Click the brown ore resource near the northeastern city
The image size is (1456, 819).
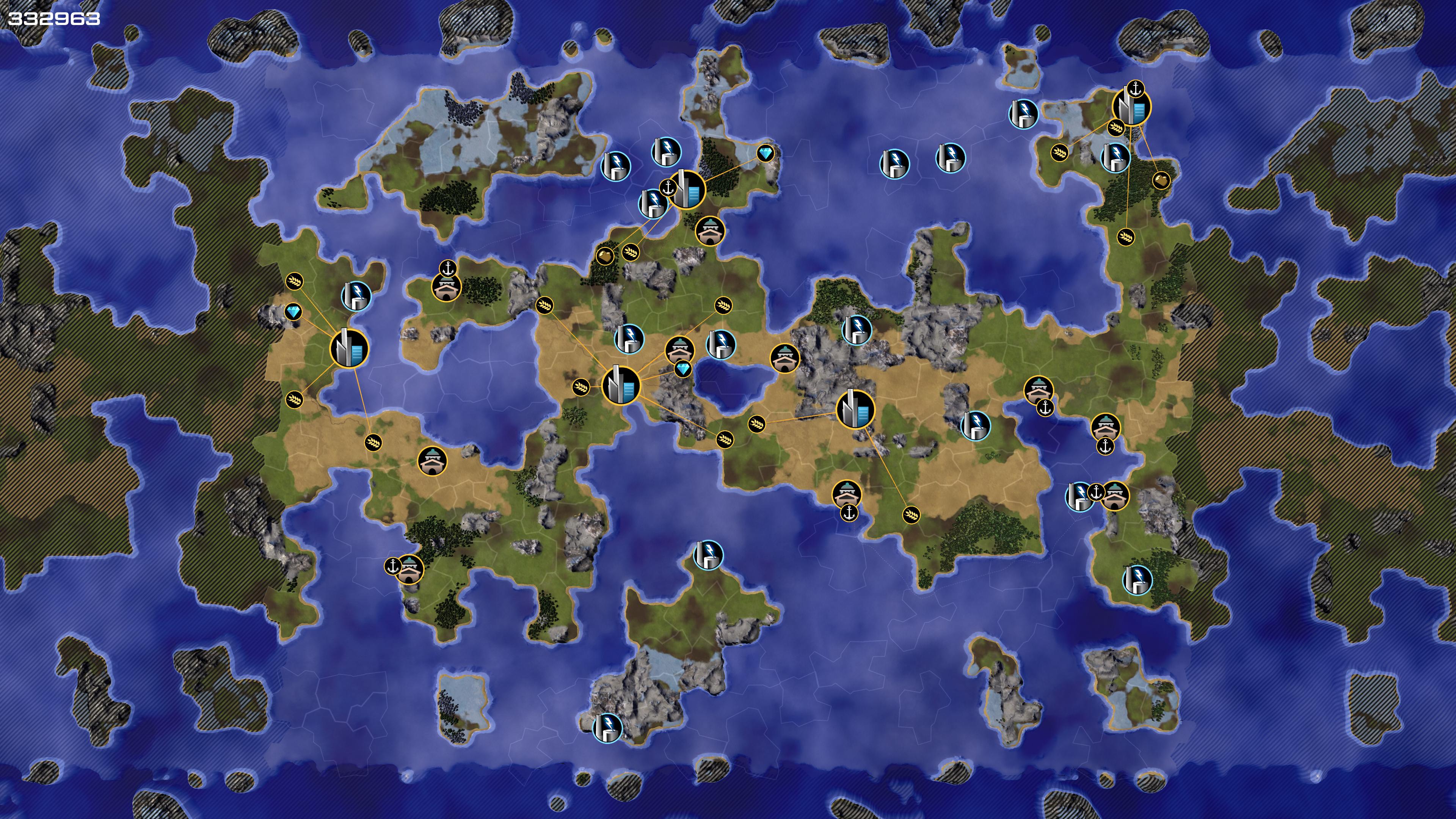point(1160,180)
